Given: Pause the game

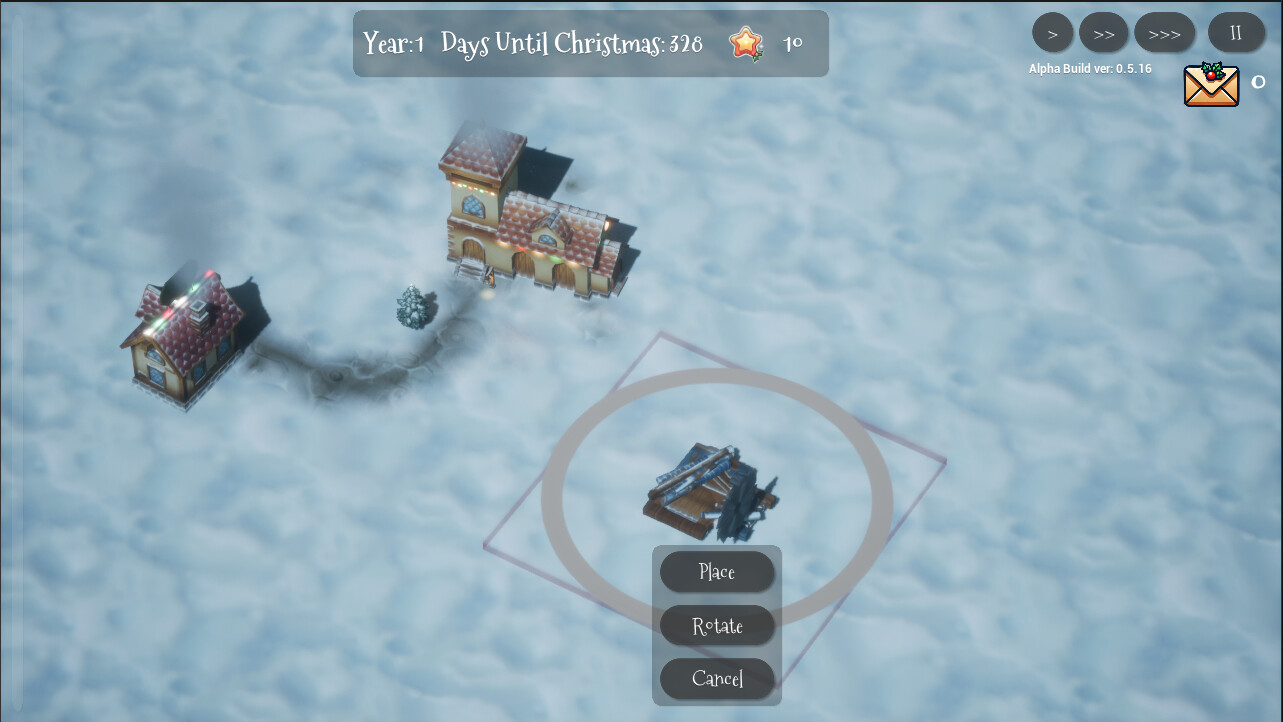Looking at the screenshot, I should 1235,33.
